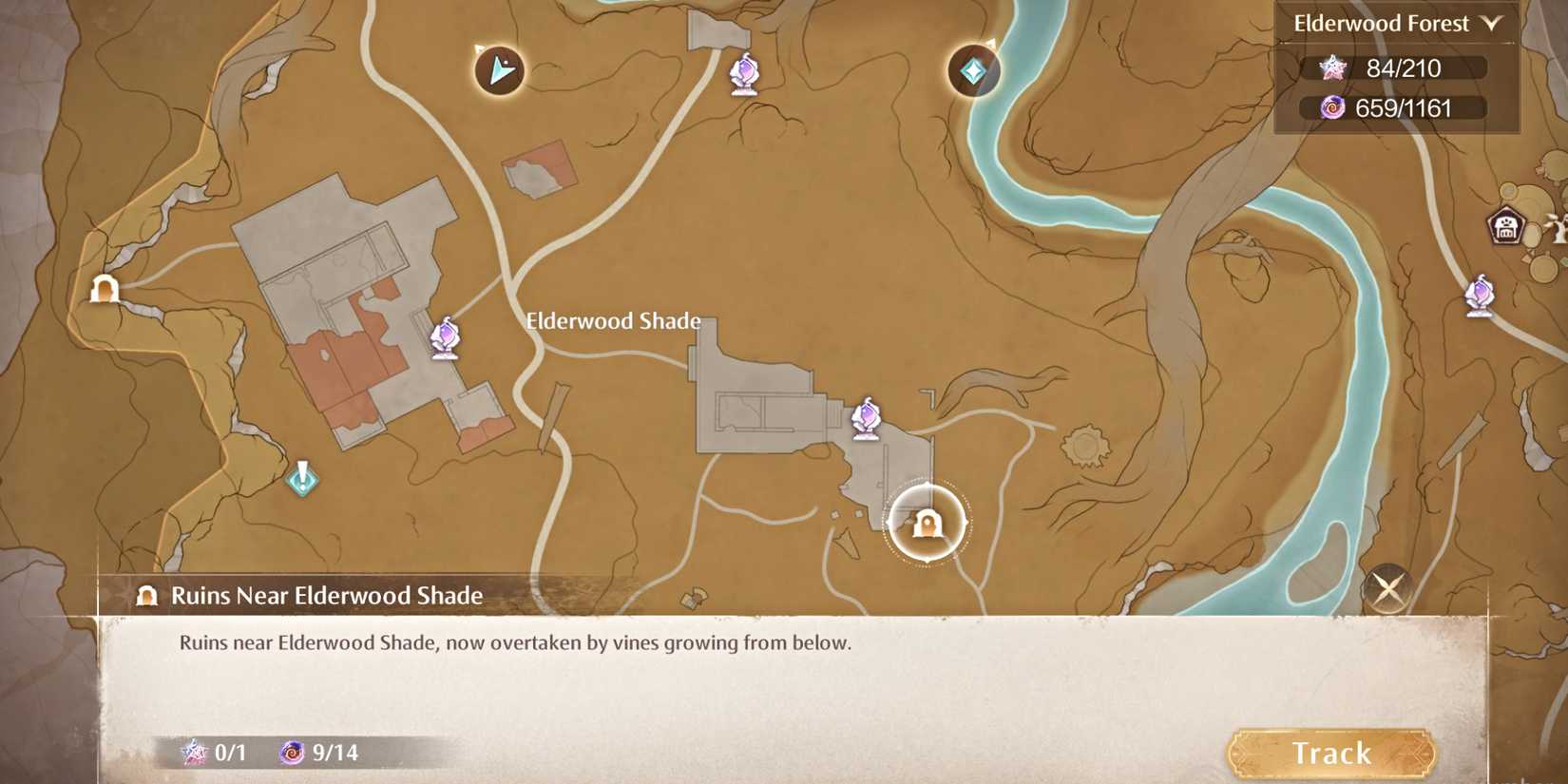Viewport: 1568px width, 784px height.
Task: Click the ruins icon in the info panel header
Action: pos(145,597)
